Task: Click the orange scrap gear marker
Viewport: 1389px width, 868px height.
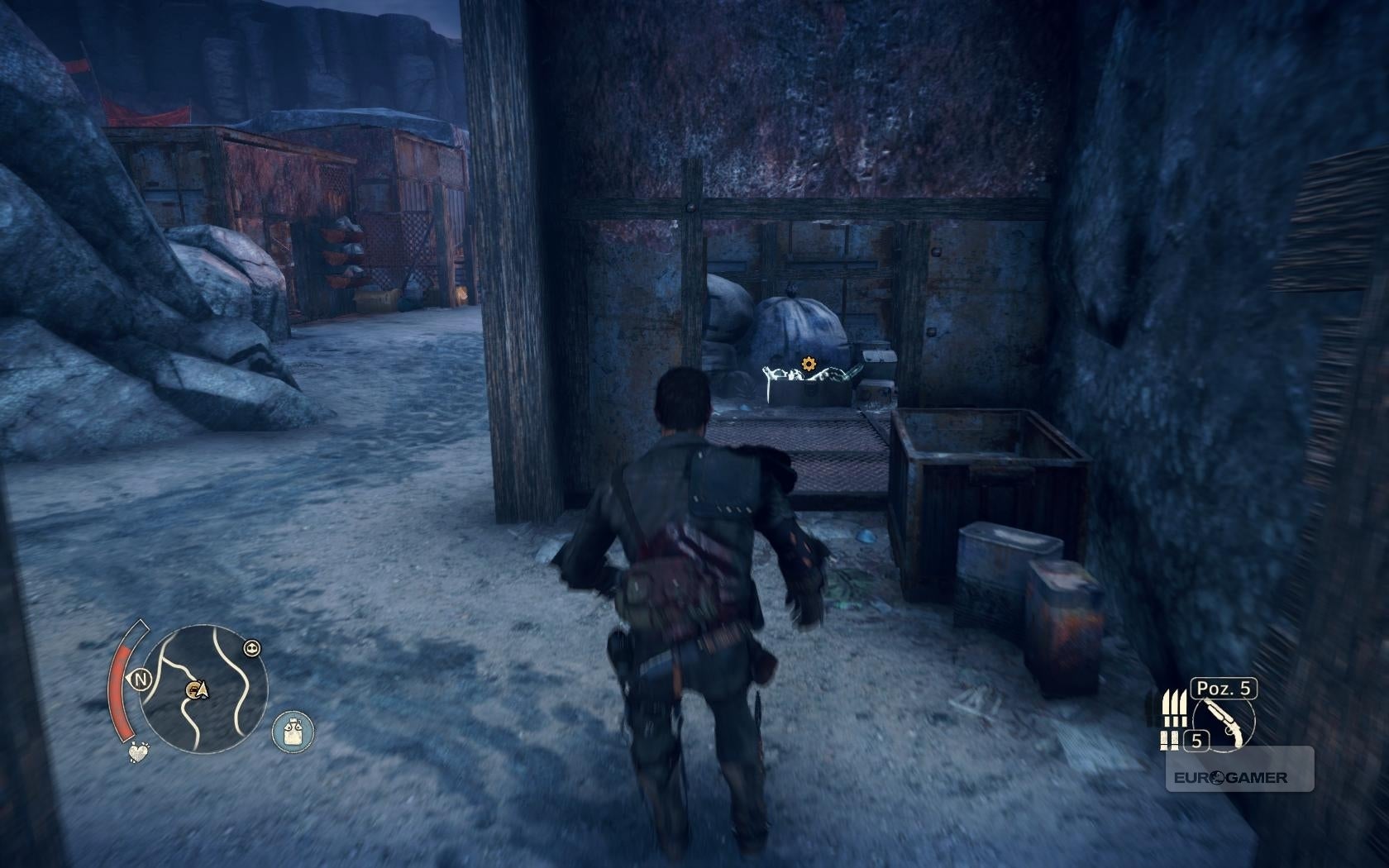Action: pos(808,364)
